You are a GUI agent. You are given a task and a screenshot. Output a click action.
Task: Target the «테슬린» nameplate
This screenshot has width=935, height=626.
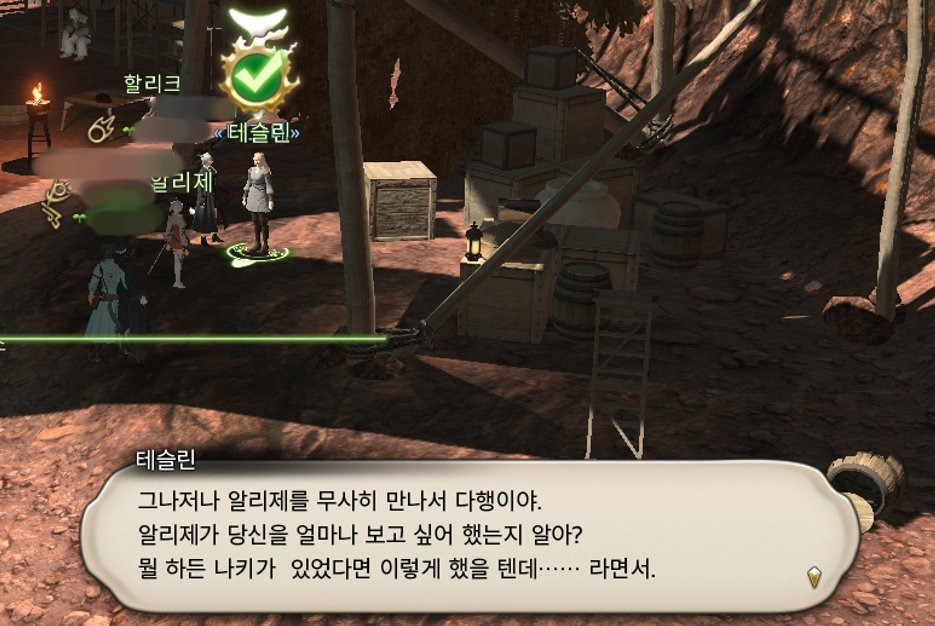257,132
